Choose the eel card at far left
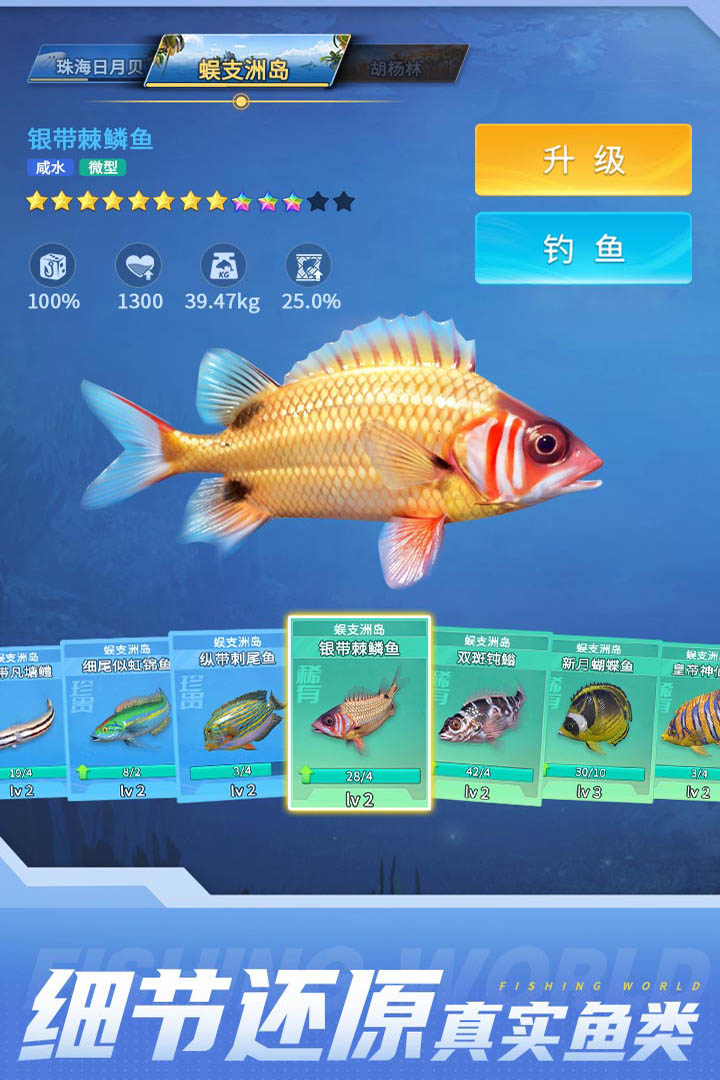The image size is (720, 1080). [28, 720]
